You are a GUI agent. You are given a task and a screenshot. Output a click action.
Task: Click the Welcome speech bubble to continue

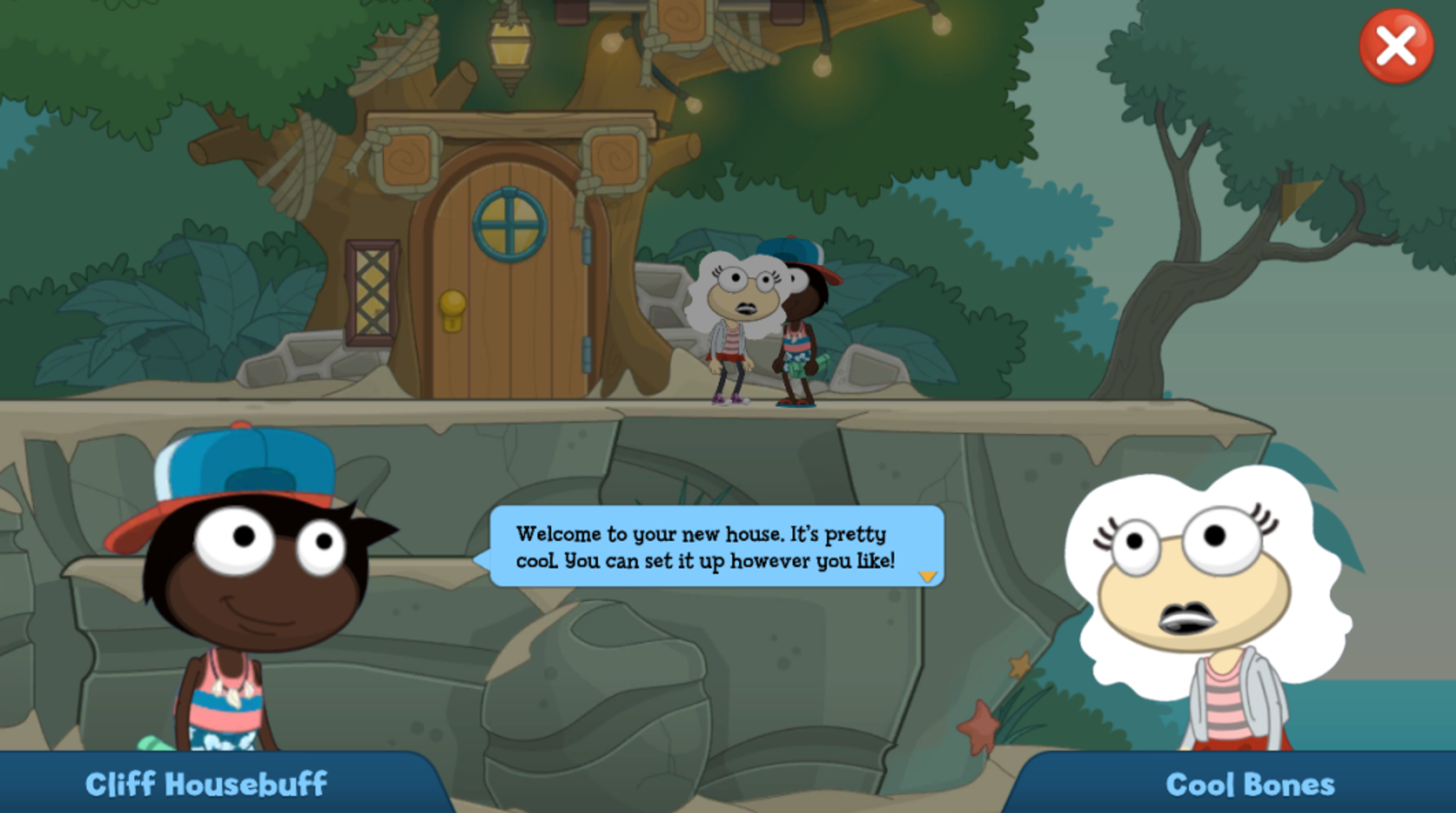716,546
